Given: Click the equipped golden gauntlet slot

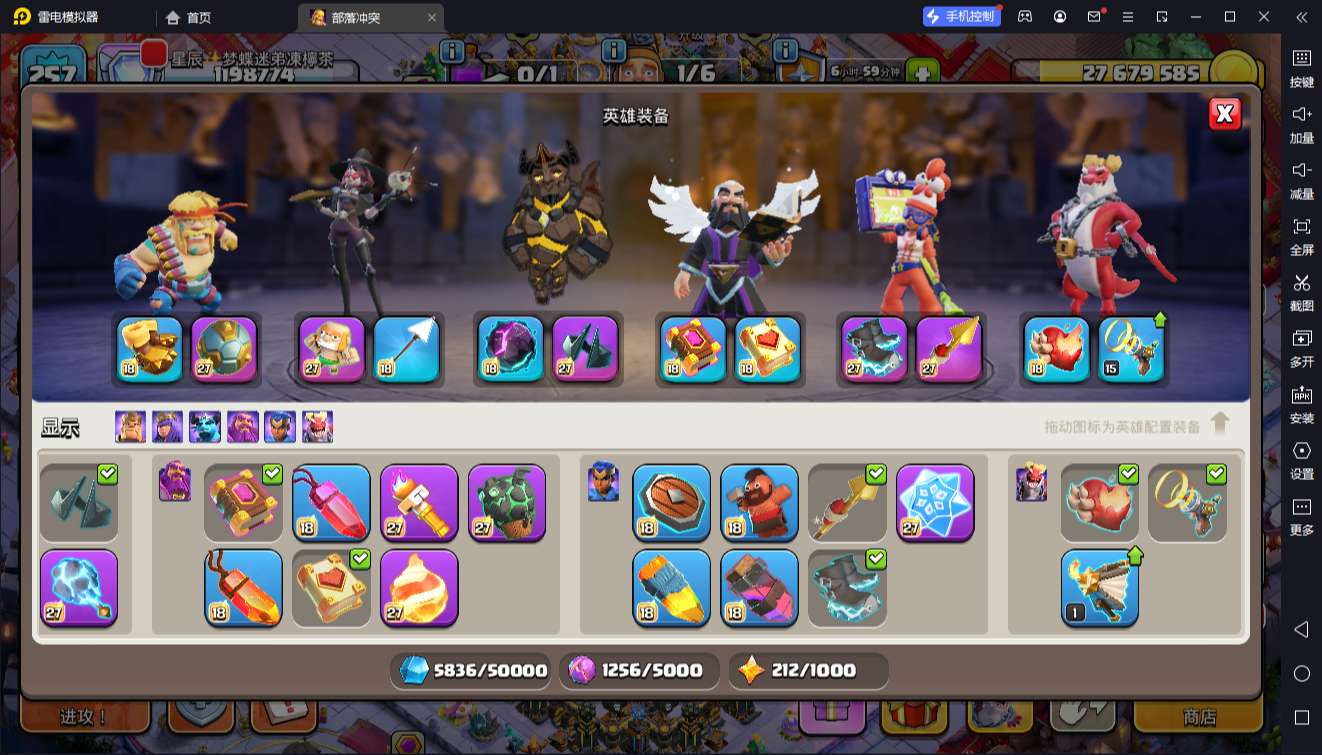Looking at the screenshot, I should tap(150, 349).
